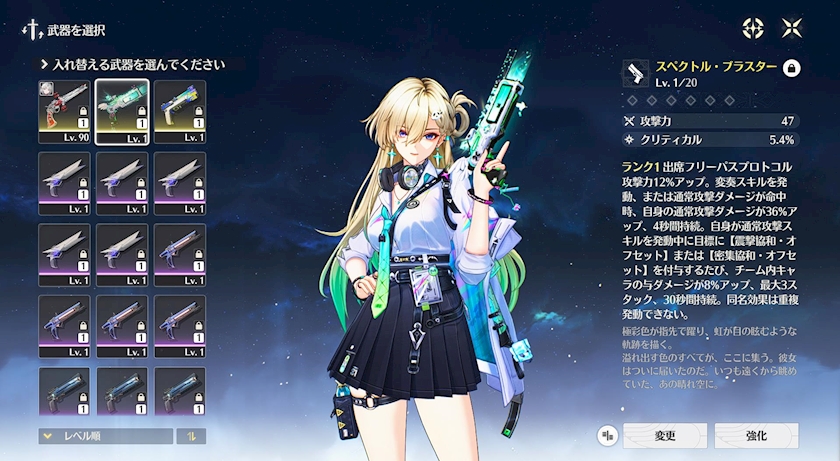Select the Lv. 90 red pistol
Screen dimensions: 840x461
pyautogui.click(x=64, y=111)
